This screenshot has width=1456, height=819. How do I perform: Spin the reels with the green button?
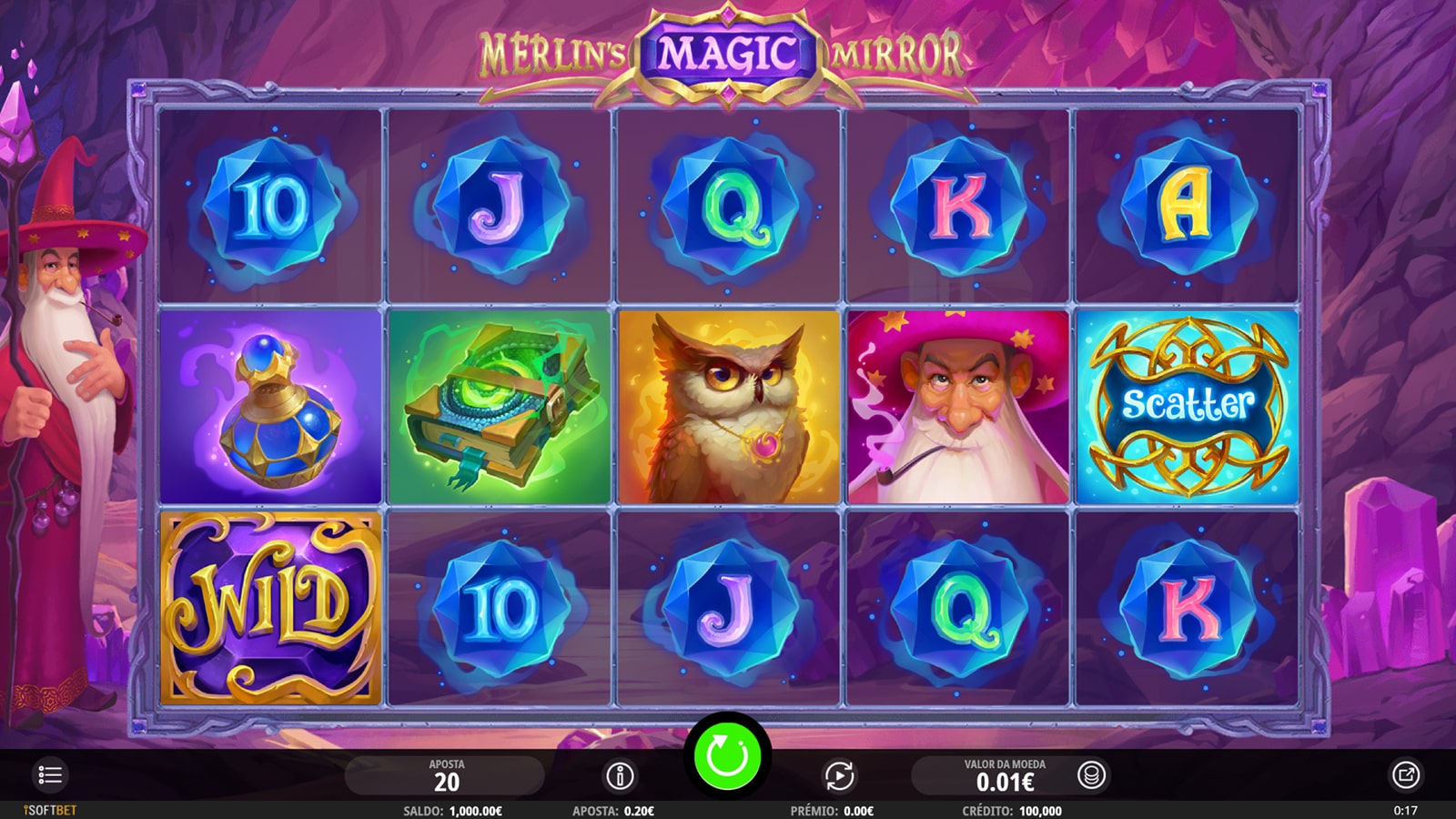(727, 756)
